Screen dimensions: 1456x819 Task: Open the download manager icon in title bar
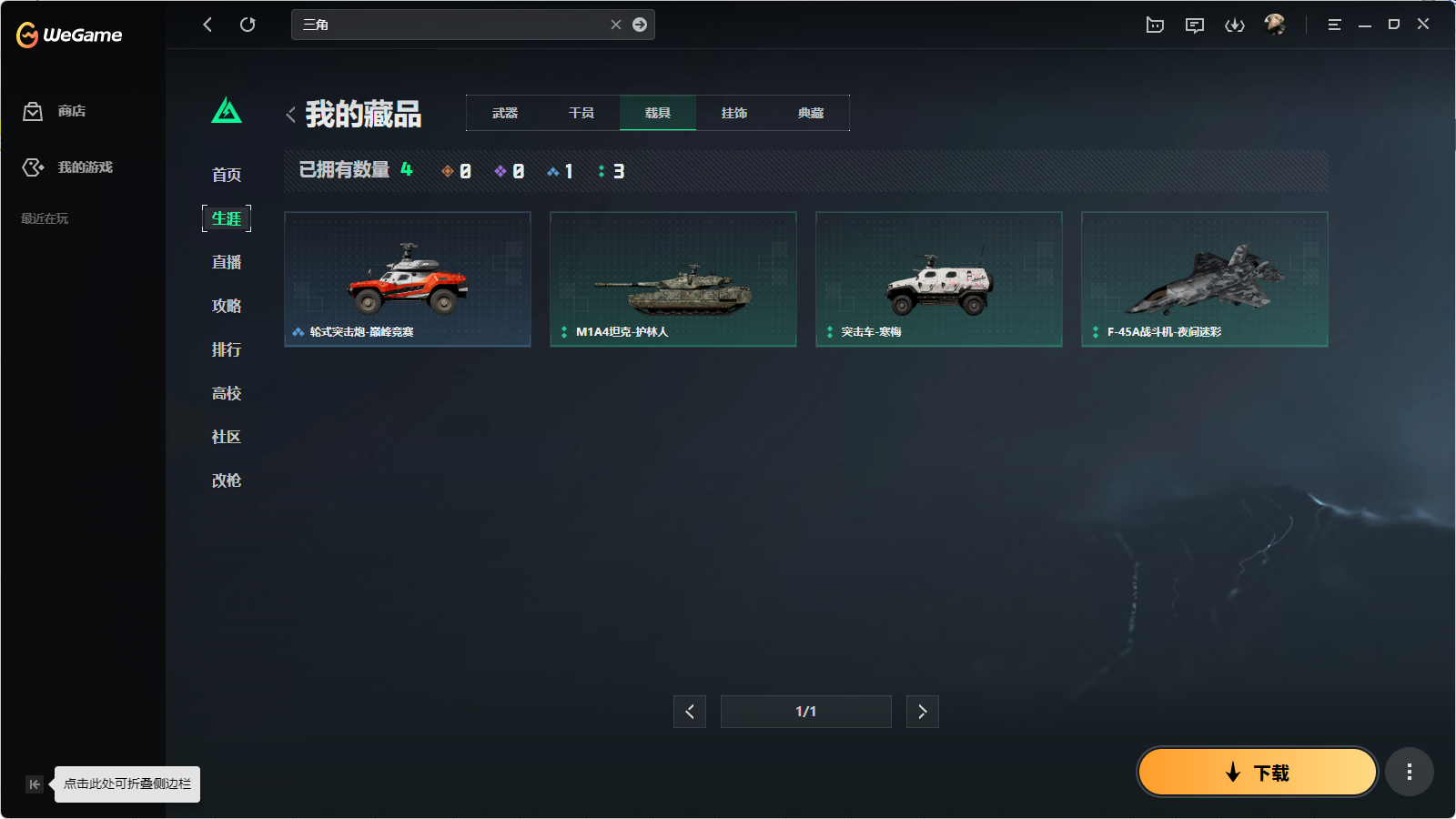[x=1235, y=25]
